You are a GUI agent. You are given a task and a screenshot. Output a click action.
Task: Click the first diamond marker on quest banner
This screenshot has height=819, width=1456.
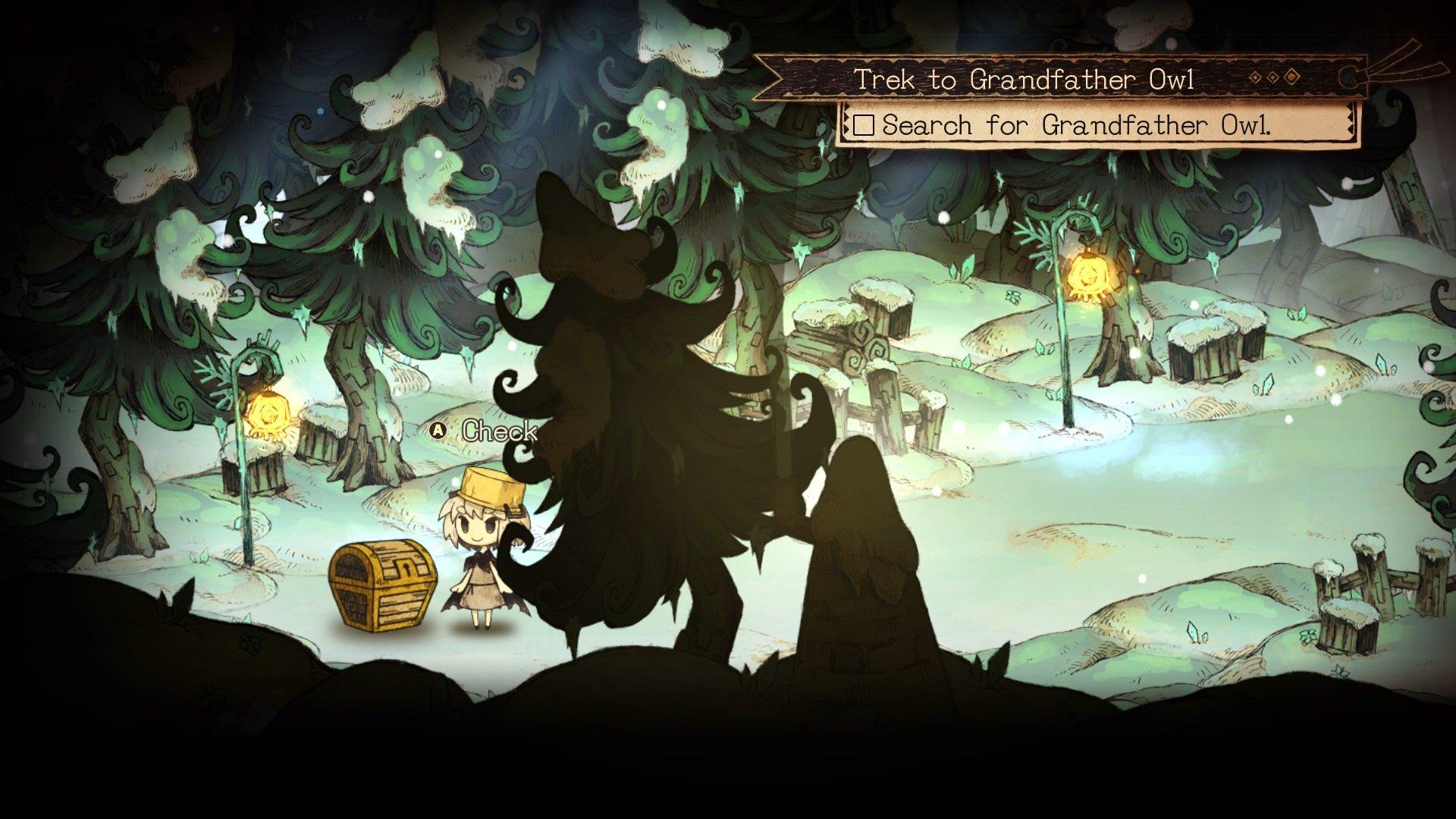[x=1255, y=77]
